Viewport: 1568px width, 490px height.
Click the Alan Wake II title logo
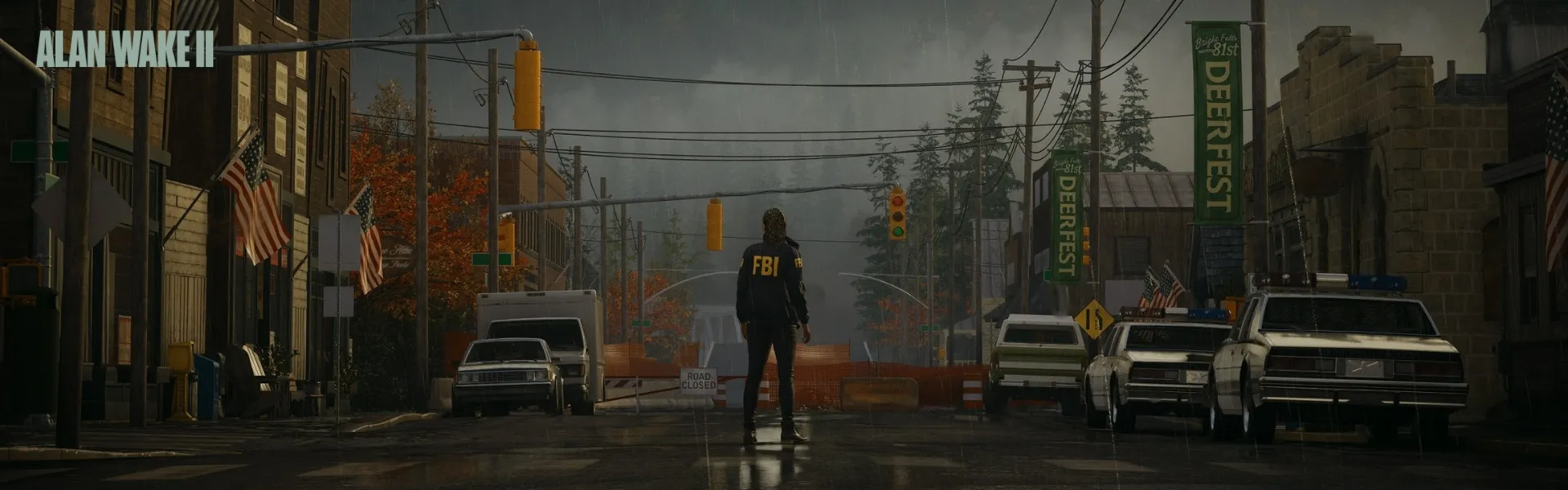[x=125, y=50]
